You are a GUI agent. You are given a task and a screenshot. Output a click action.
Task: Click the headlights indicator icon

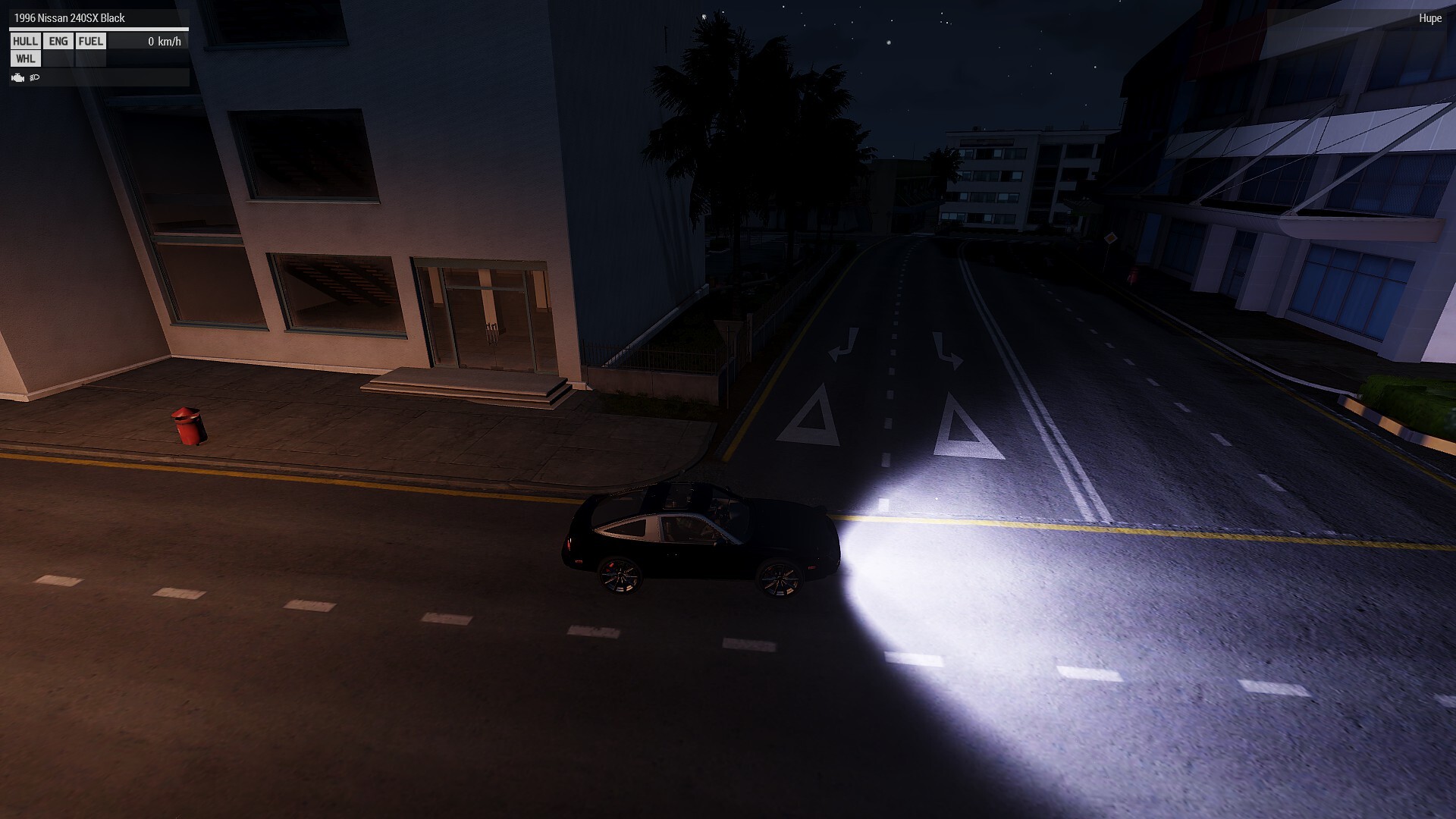pyautogui.click(x=35, y=77)
